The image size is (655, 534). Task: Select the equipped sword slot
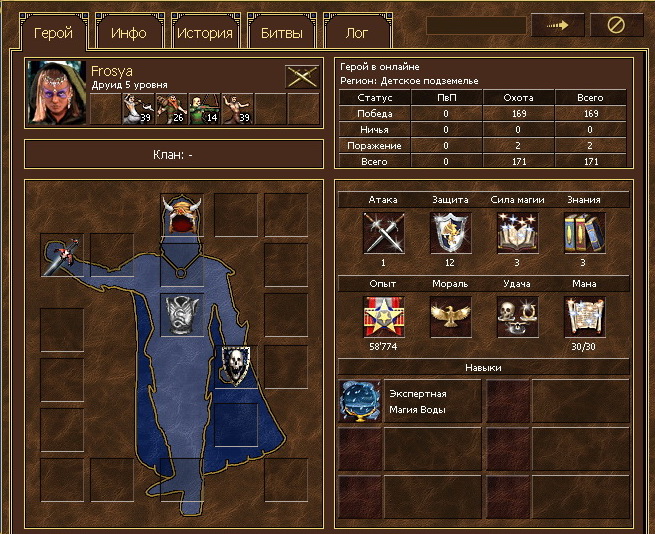pos(61,255)
